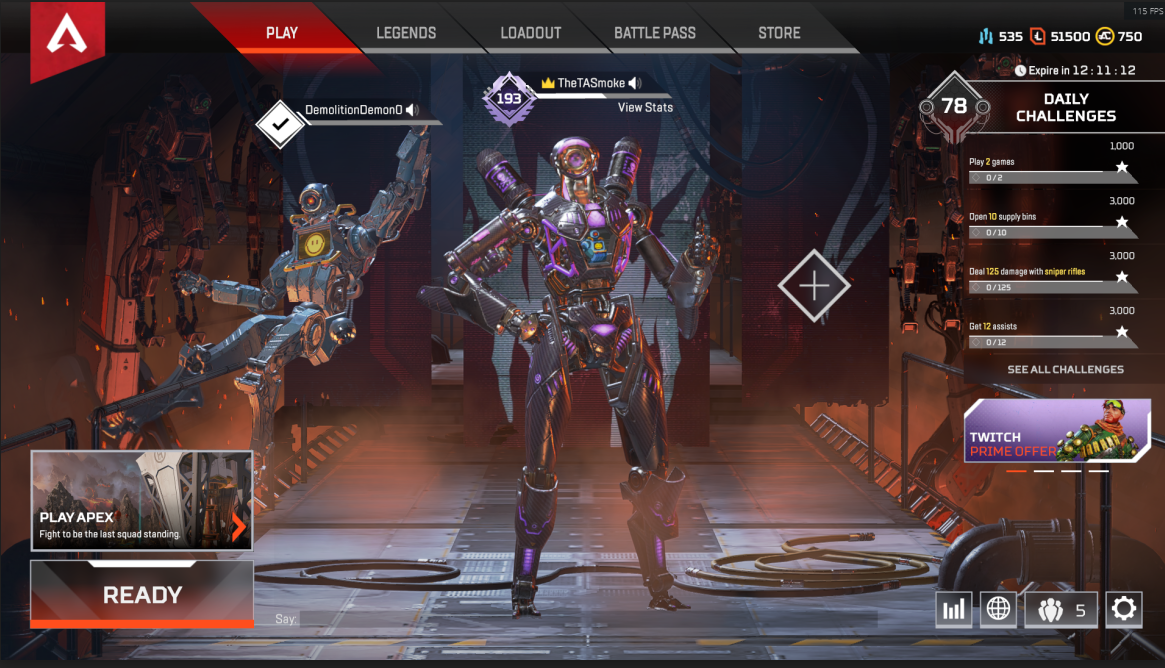The image size is (1165, 668).
Task: Click View Stats under TheTASmoke
Action: point(645,107)
